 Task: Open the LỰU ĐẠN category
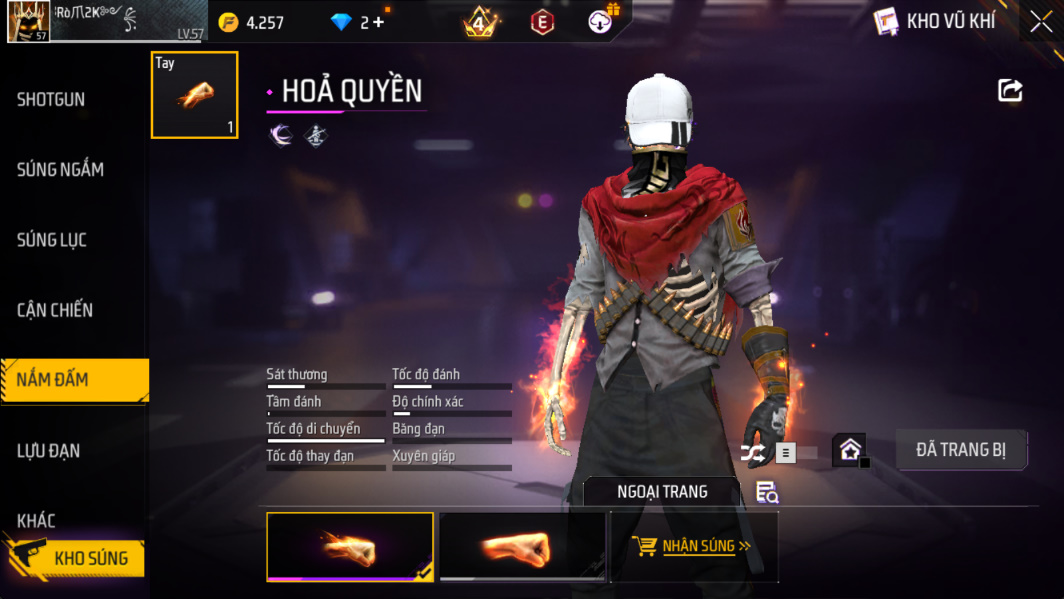(x=48, y=451)
